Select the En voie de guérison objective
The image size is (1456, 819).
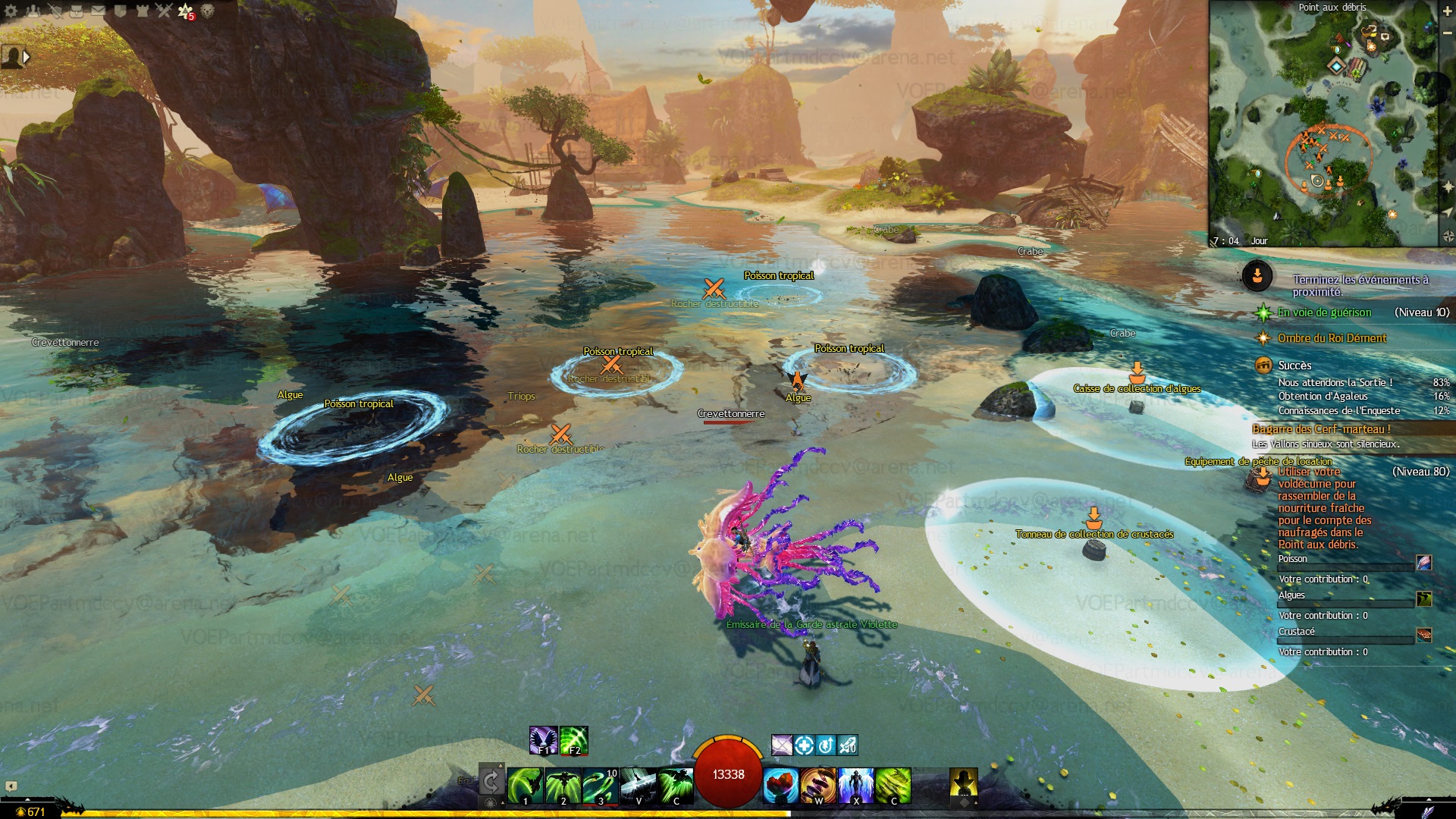1324,312
